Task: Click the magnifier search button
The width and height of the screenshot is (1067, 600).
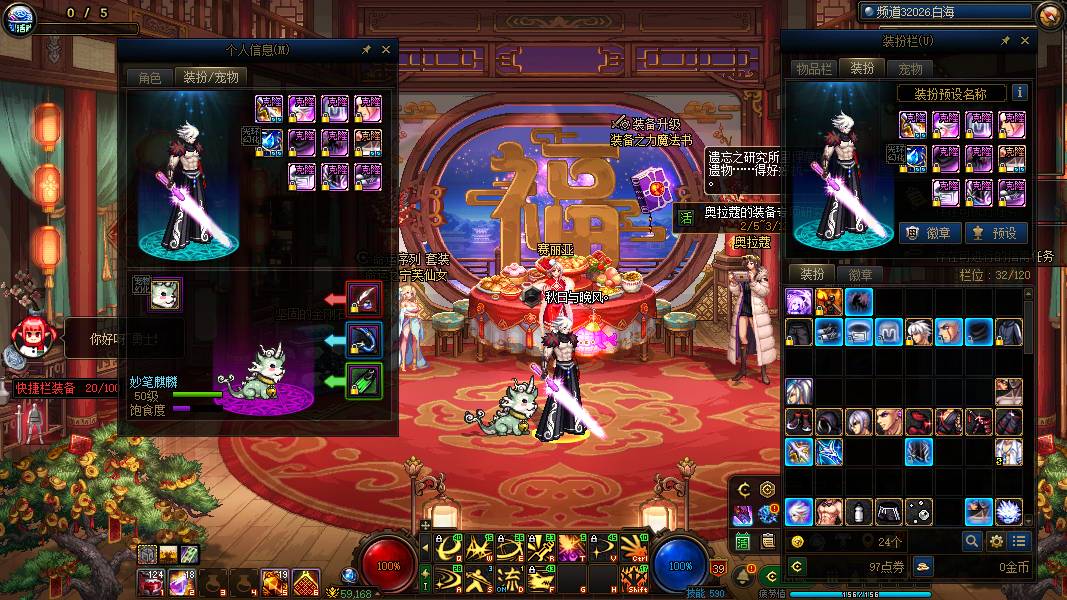Action: pos(971,541)
